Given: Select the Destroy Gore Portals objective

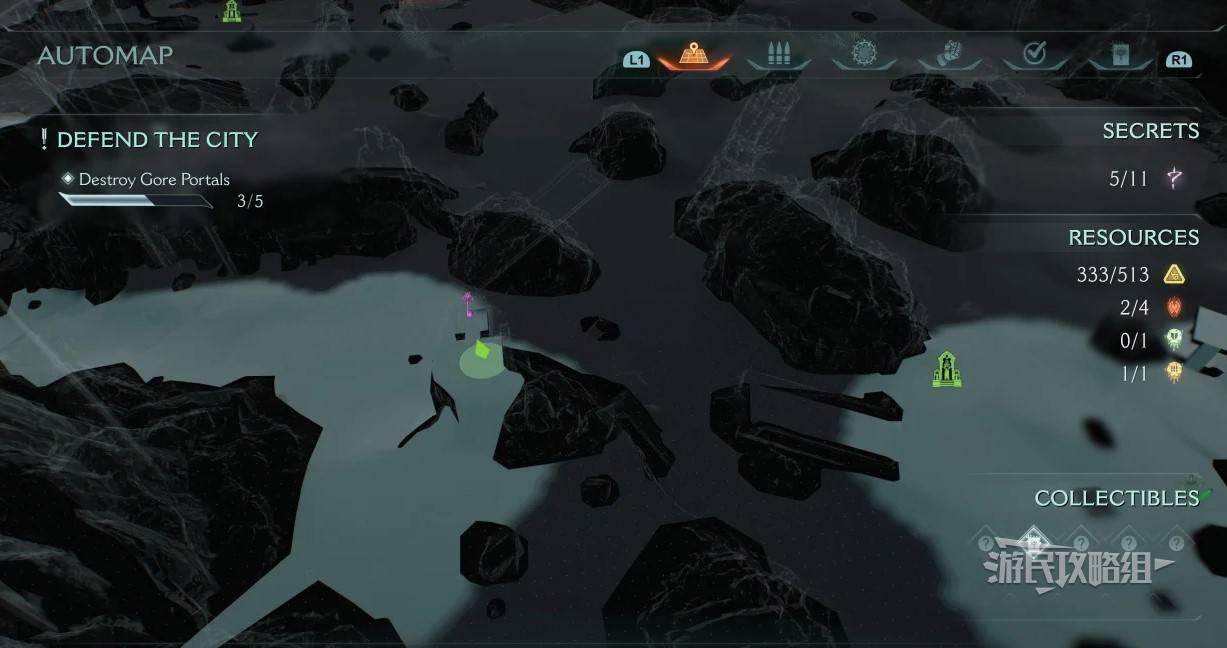Looking at the screenshot, I should [x=154, y=180].
